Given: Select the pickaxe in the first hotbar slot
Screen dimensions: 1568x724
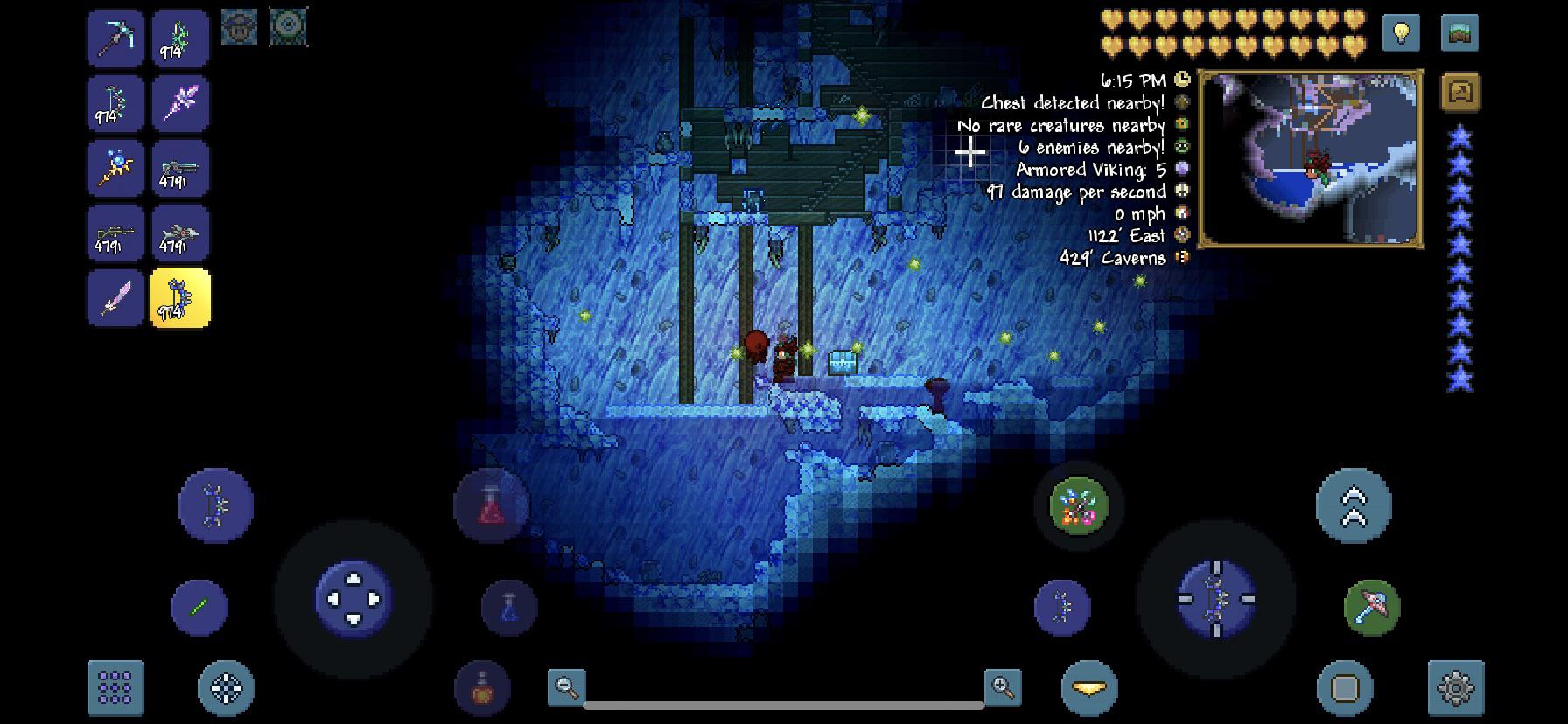Looking at the screenshot, I should [115, 38].
